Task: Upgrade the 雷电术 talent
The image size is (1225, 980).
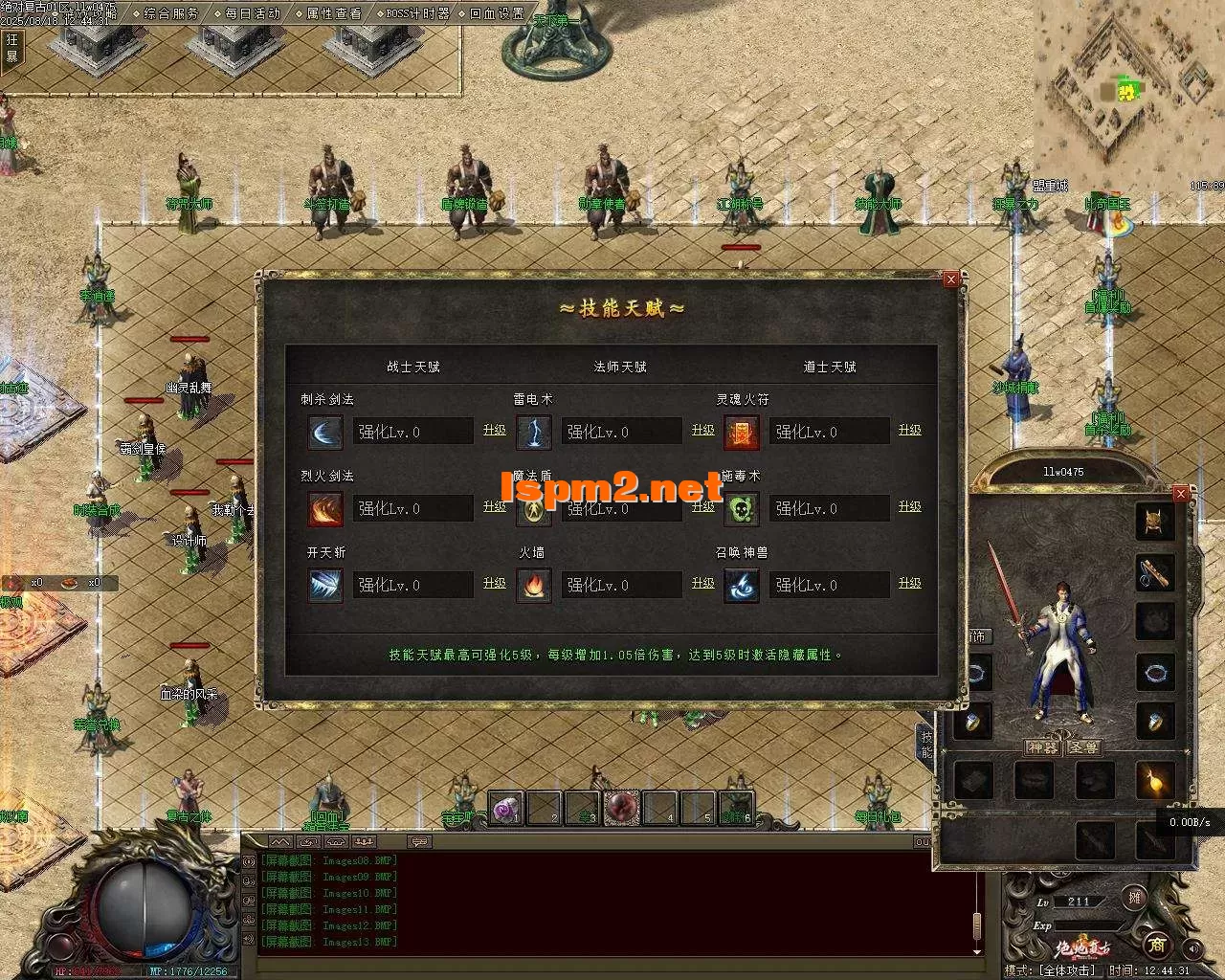Action: click(x=702, y=431)
